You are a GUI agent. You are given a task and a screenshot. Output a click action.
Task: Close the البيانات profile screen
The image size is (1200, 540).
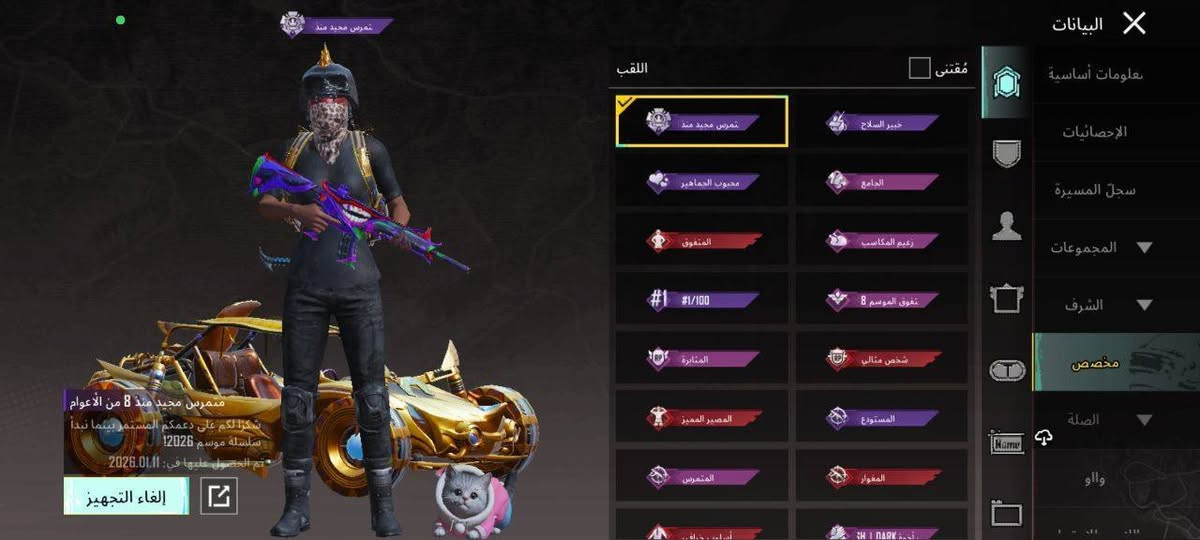pyautogui.click(x=1134, y=23)
